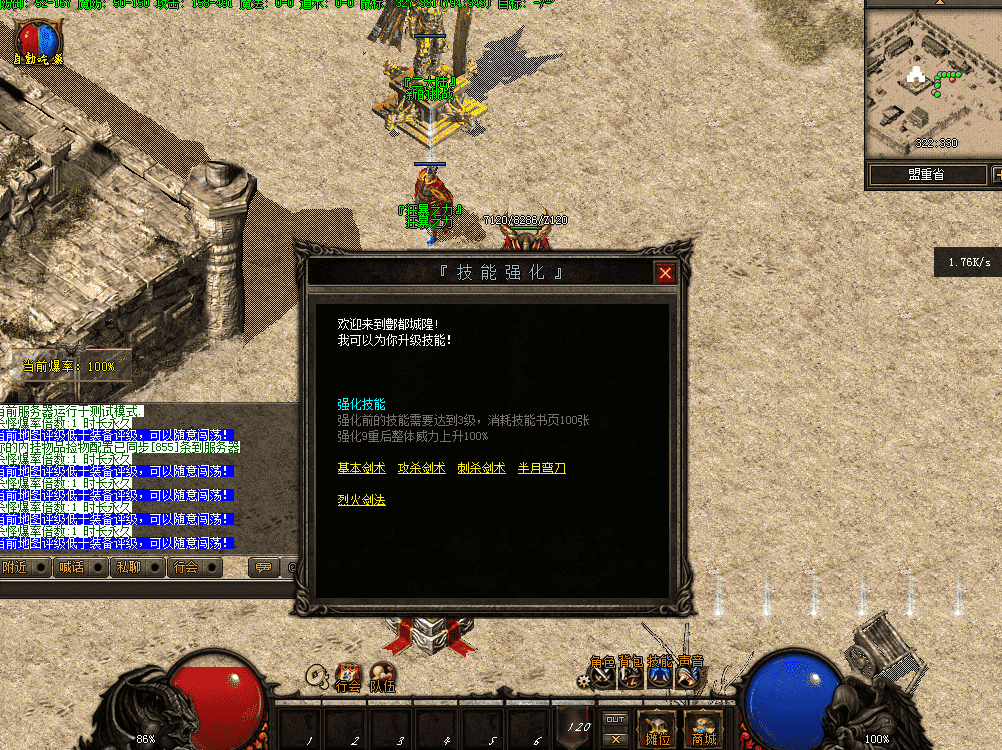Click the OUT button
The height and width of the screenshot is (750, 1002).
[x=616, y=718]
